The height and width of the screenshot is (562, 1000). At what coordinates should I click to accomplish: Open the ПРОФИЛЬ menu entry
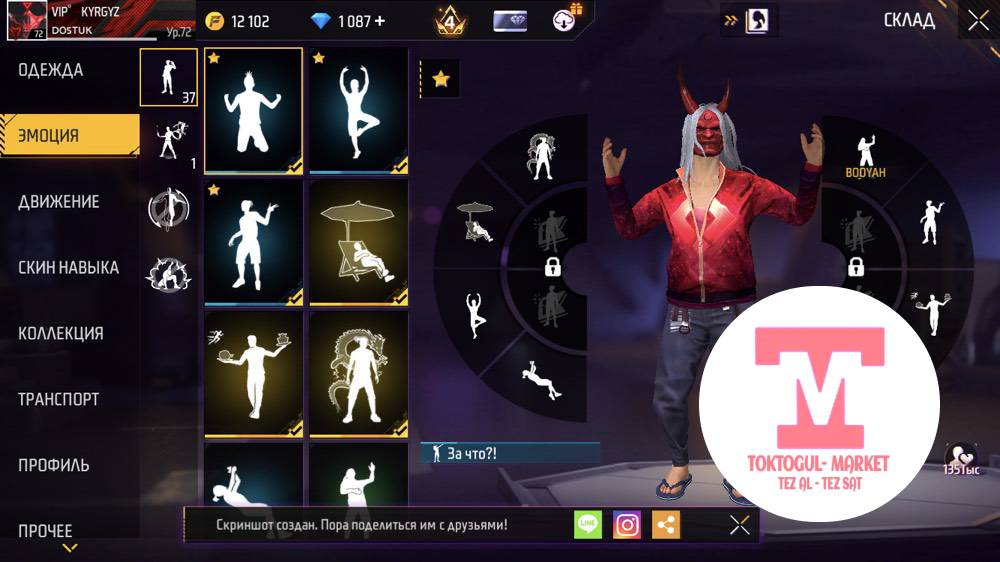53,465
